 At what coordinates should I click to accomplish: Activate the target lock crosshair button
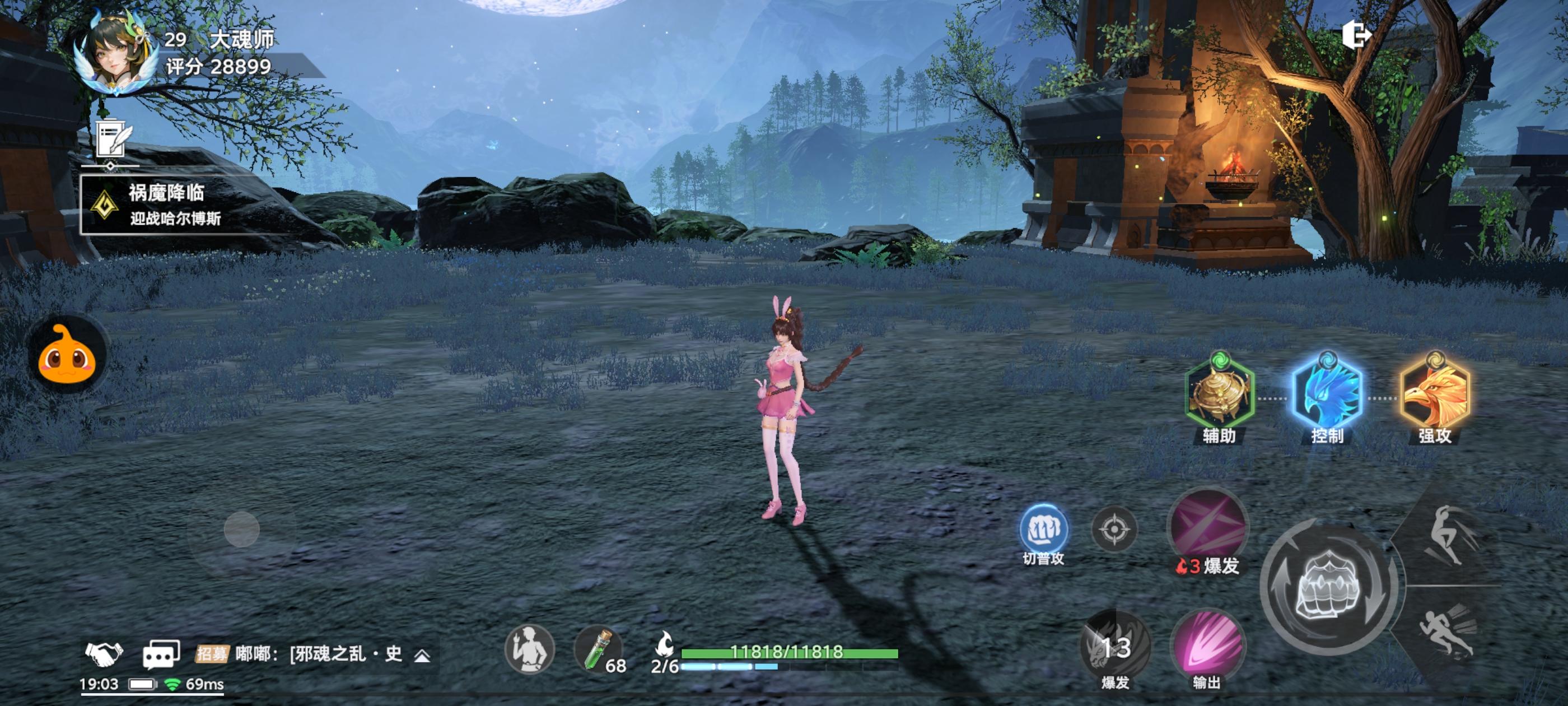tap(1114, 530)
